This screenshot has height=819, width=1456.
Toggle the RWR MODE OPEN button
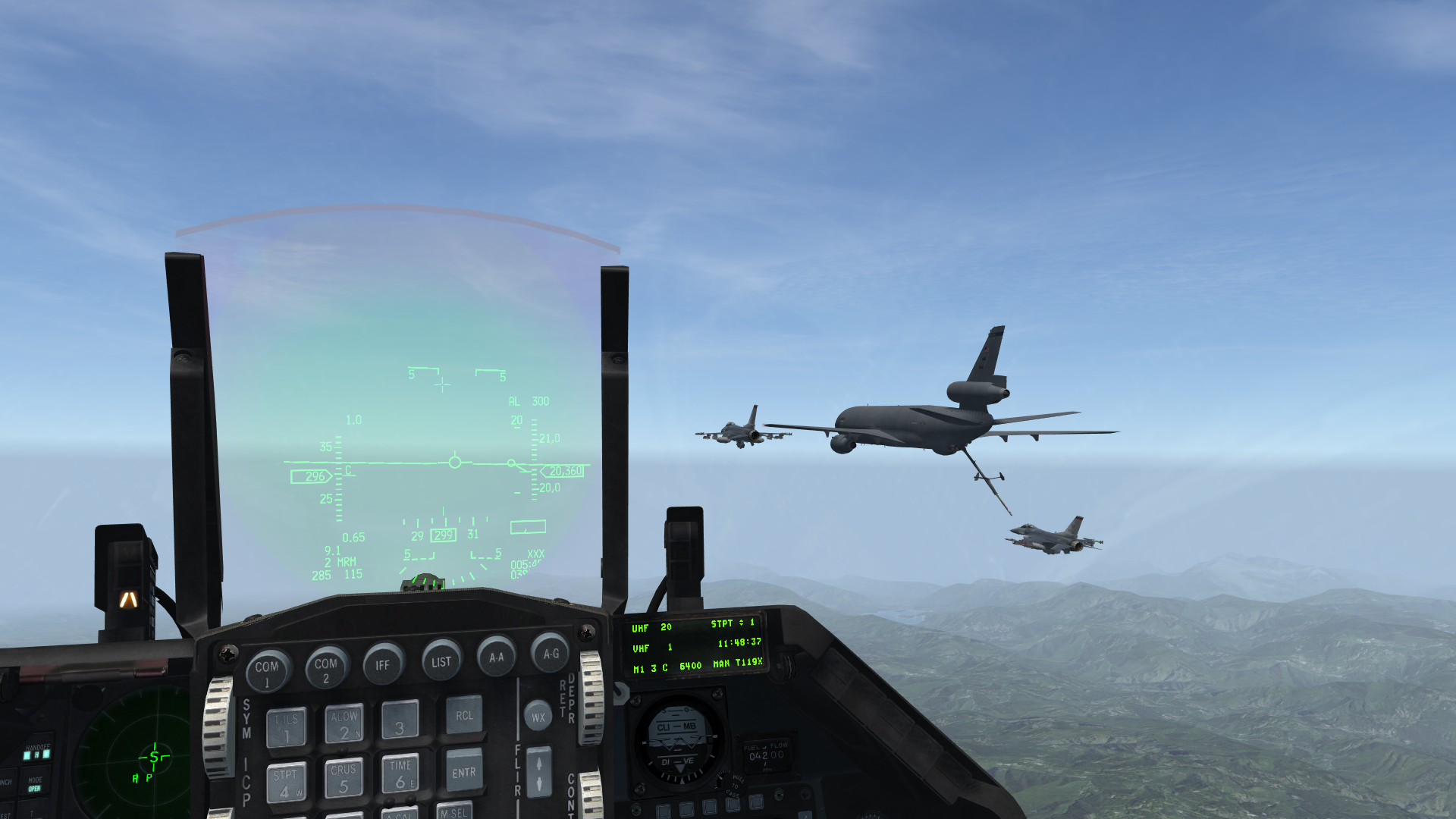tap(35, 783)
